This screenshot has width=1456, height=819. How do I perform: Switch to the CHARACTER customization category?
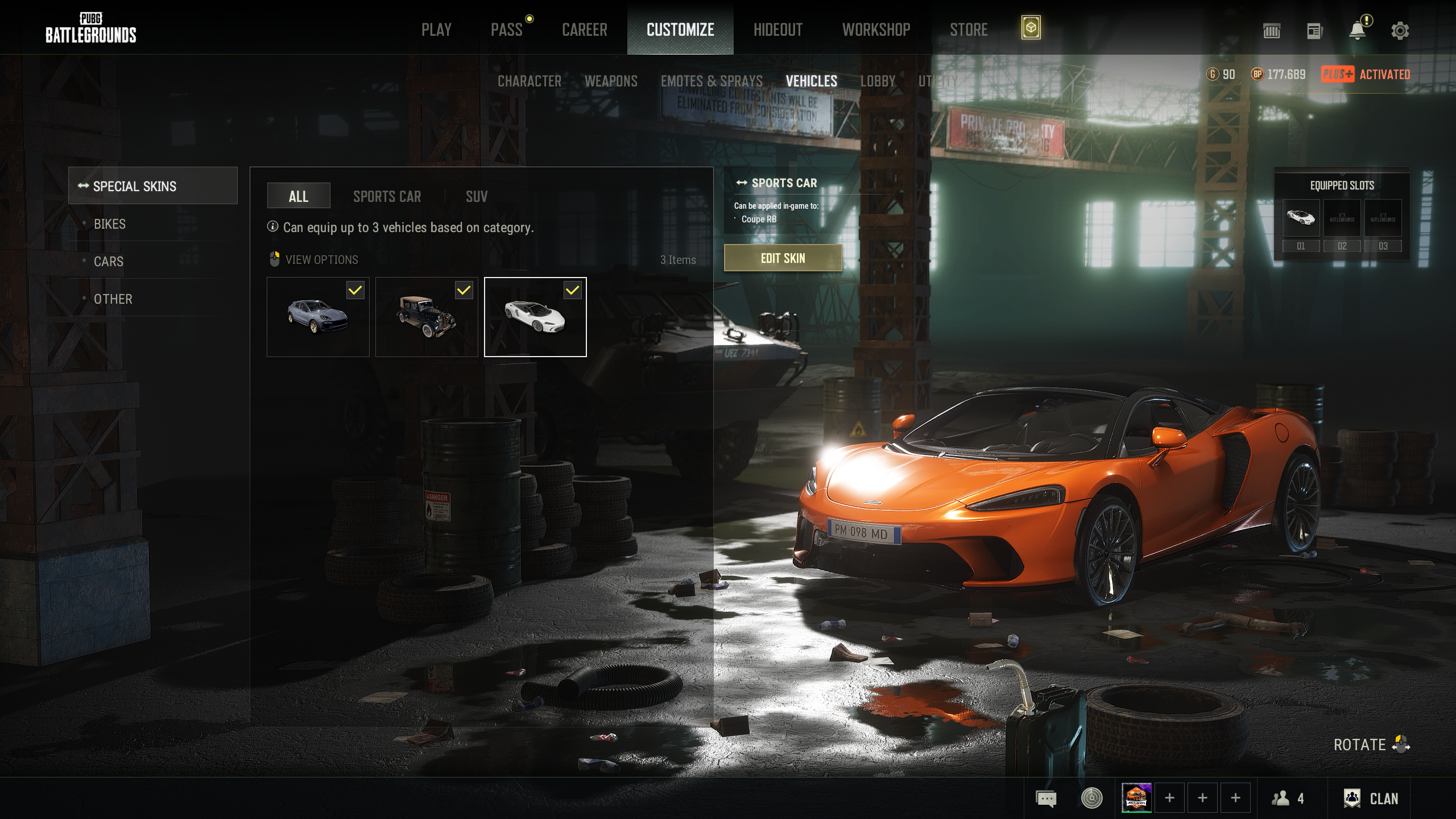click(x=529, y=81)
